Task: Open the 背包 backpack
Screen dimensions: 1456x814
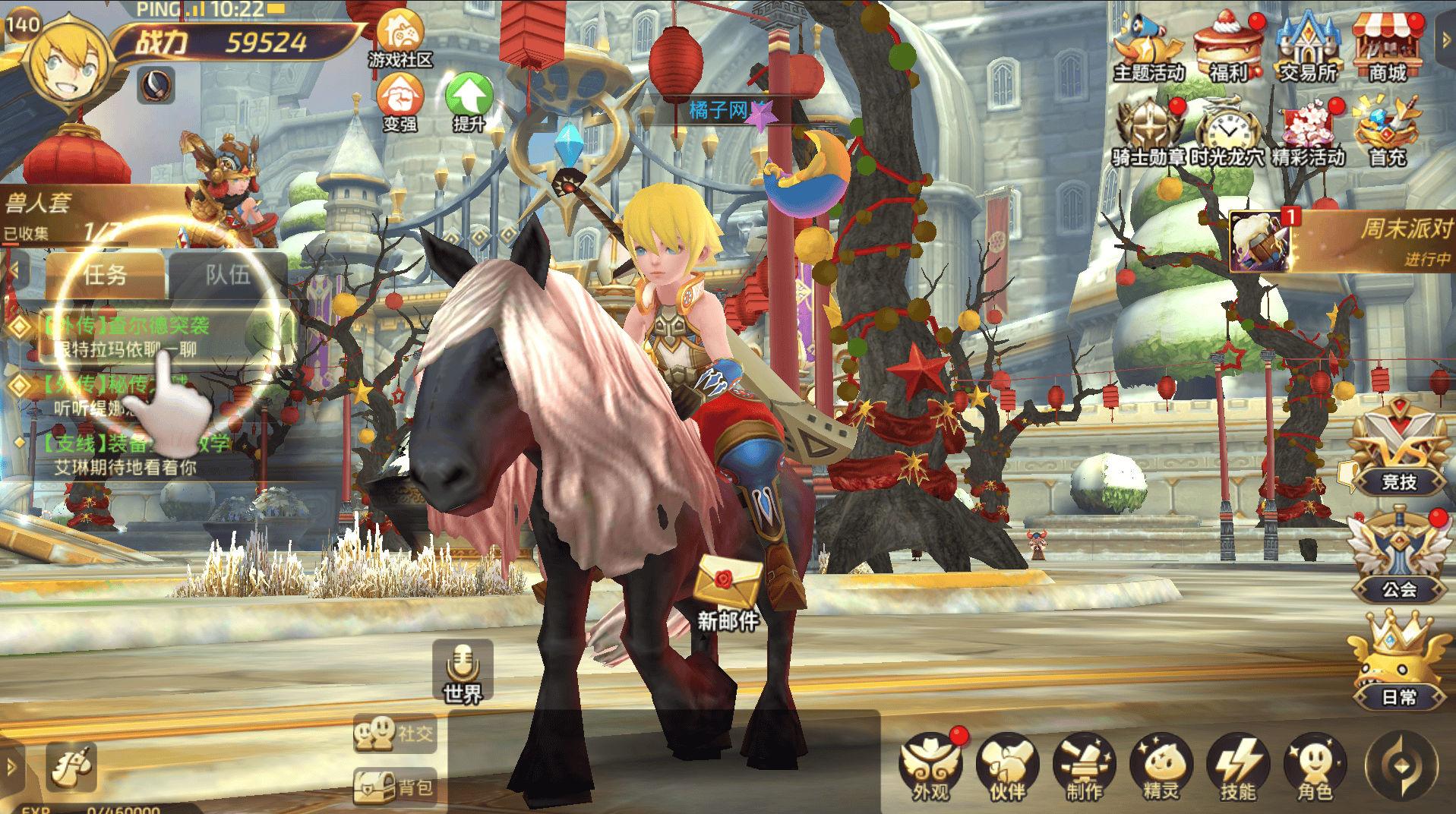Action: 395,787
